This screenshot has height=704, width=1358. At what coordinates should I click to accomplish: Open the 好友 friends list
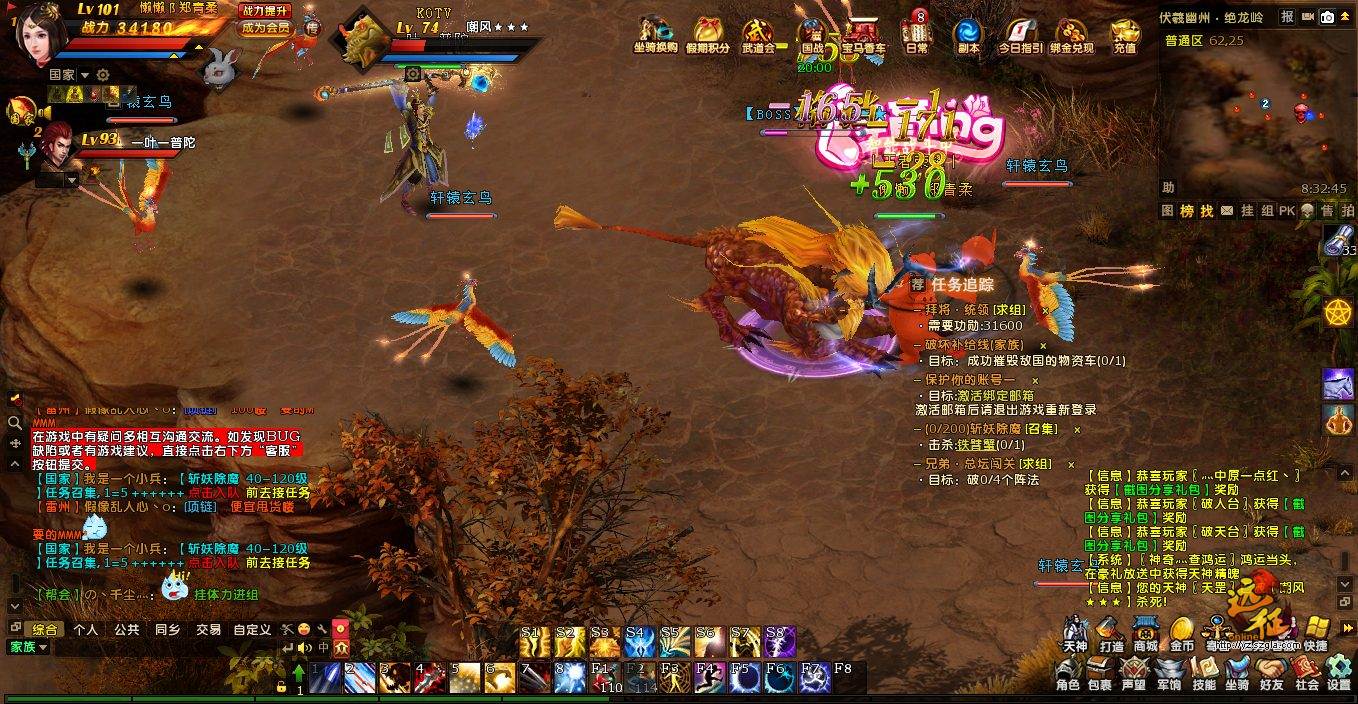1271,673
